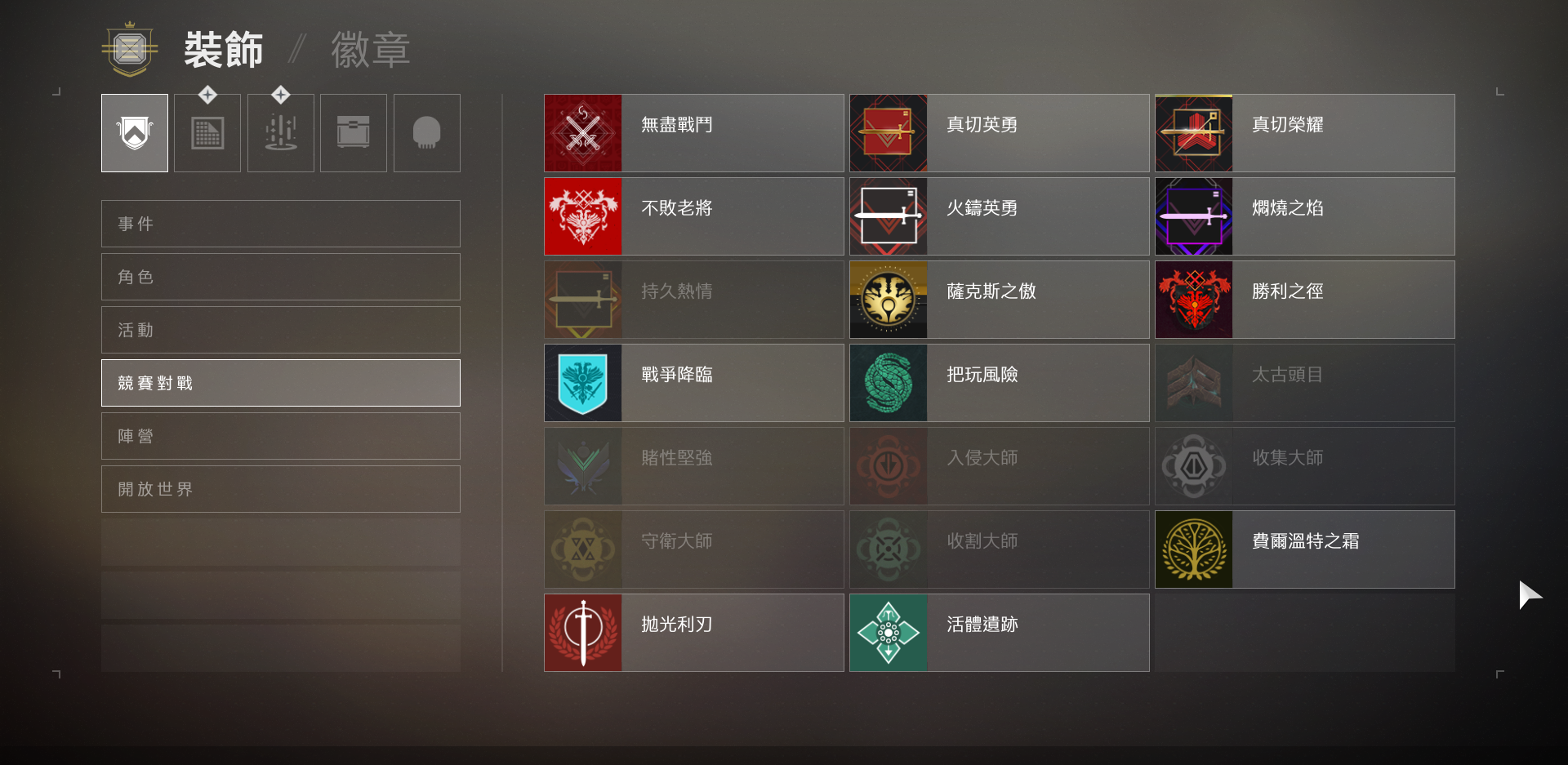
Task: Select the 真切榮耀 emblem
Action: pyautogui.click(x=1303, y=132)
